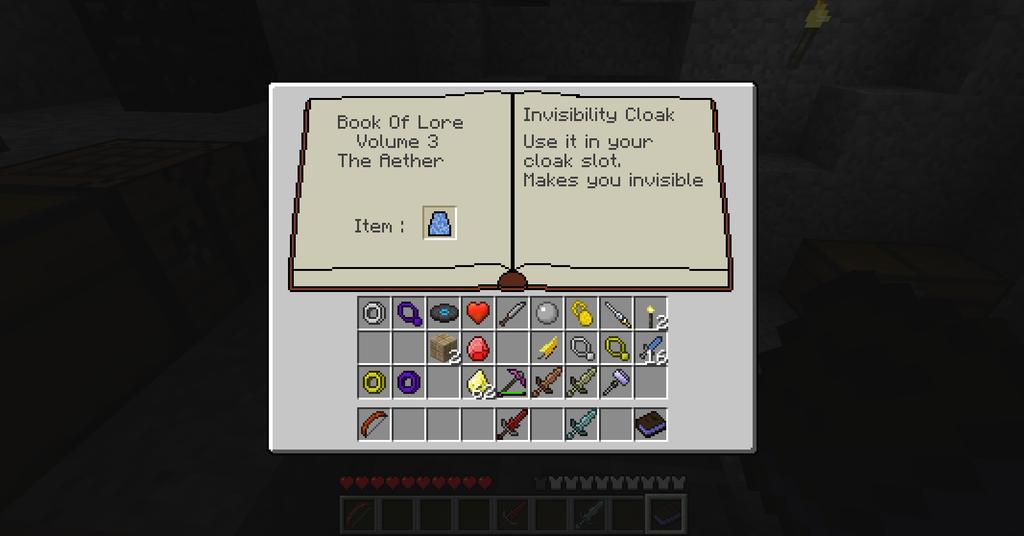The height and width of the screenshot is (536, 1024).
Task: Pick up the red sword
Action: pos(512,424)
